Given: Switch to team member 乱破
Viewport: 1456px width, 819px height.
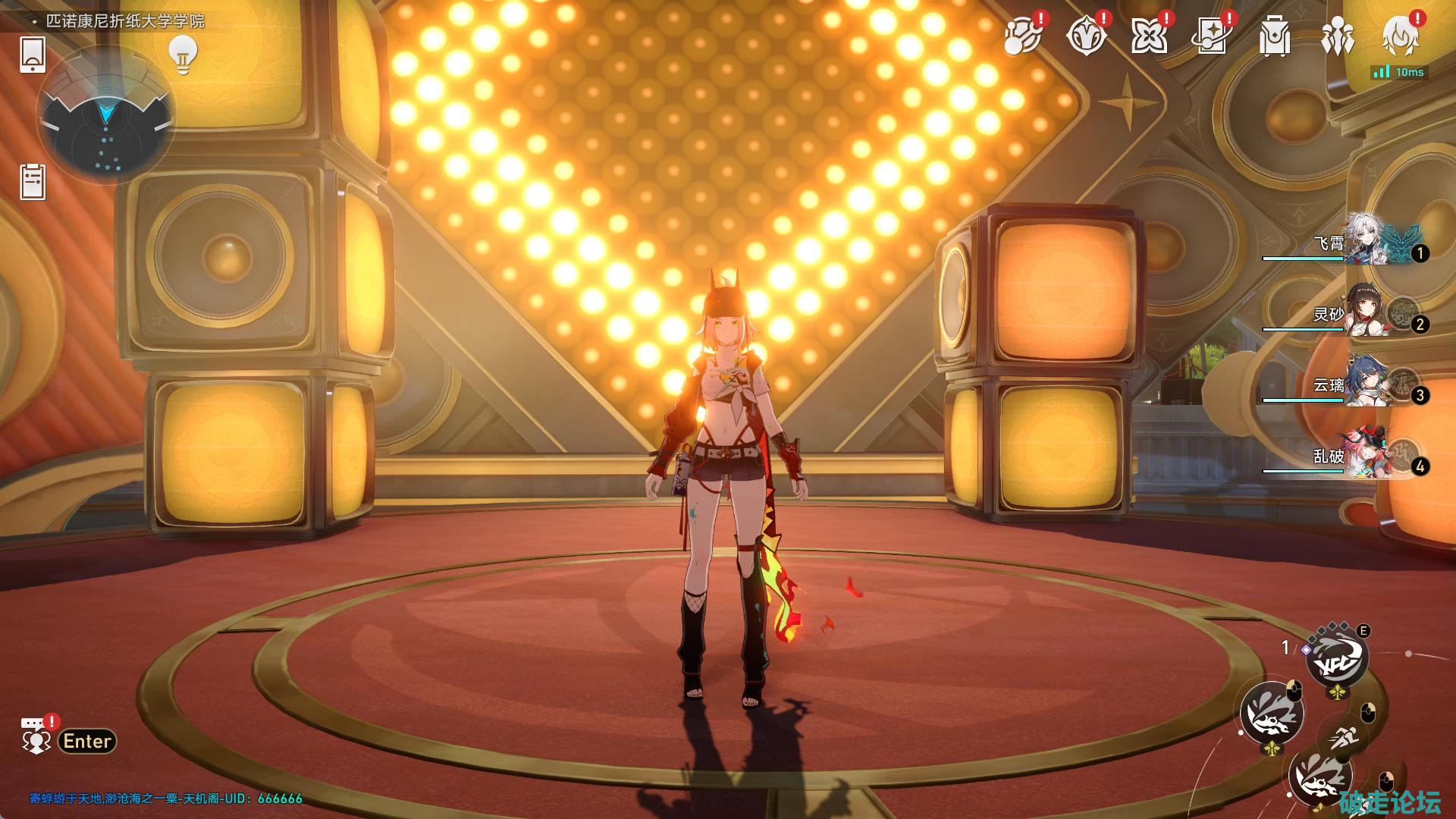Looking at the screenshot, I should [1365, 453].
